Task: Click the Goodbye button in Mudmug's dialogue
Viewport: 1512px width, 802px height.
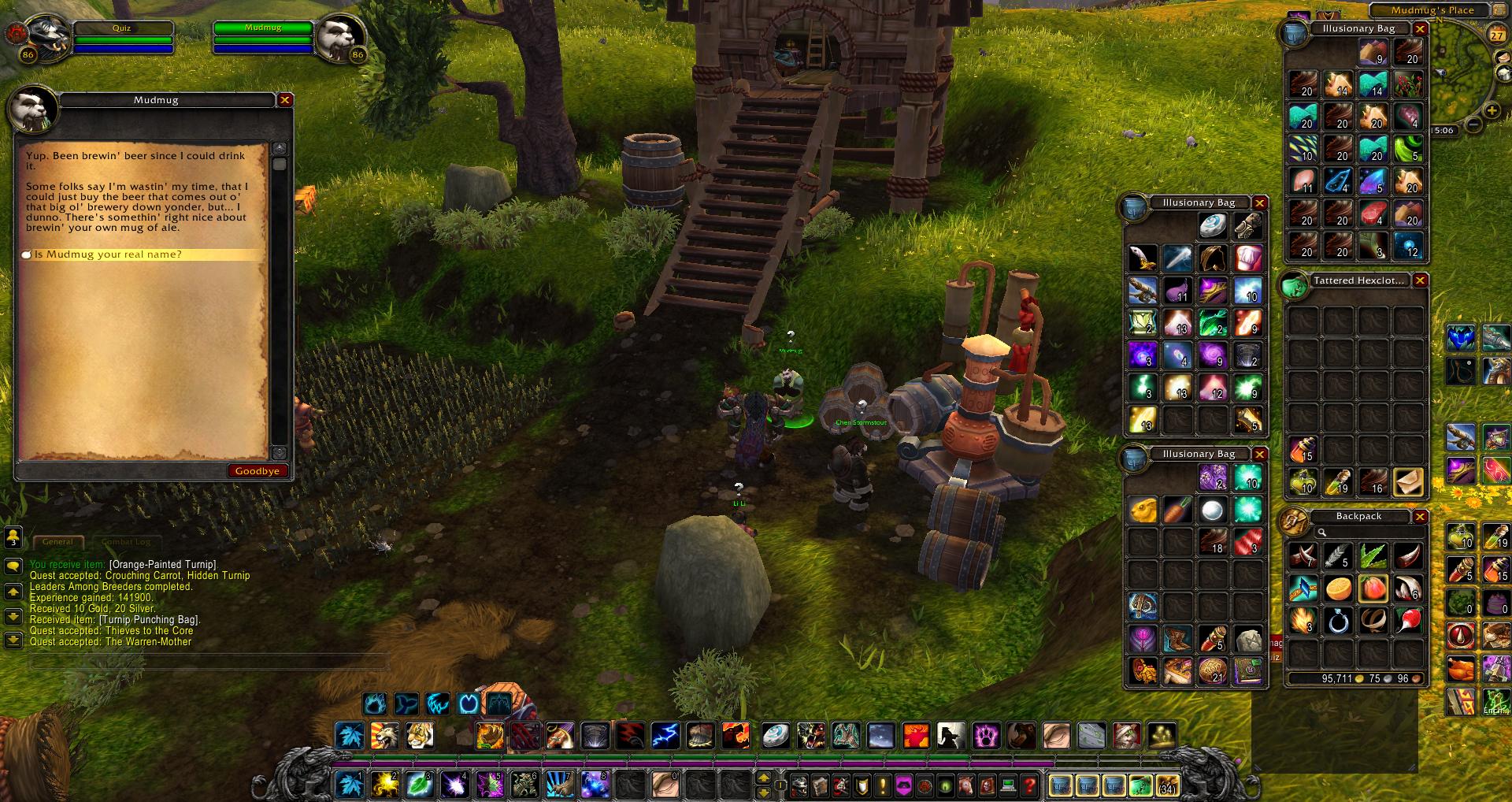Action: click(257, 471)
